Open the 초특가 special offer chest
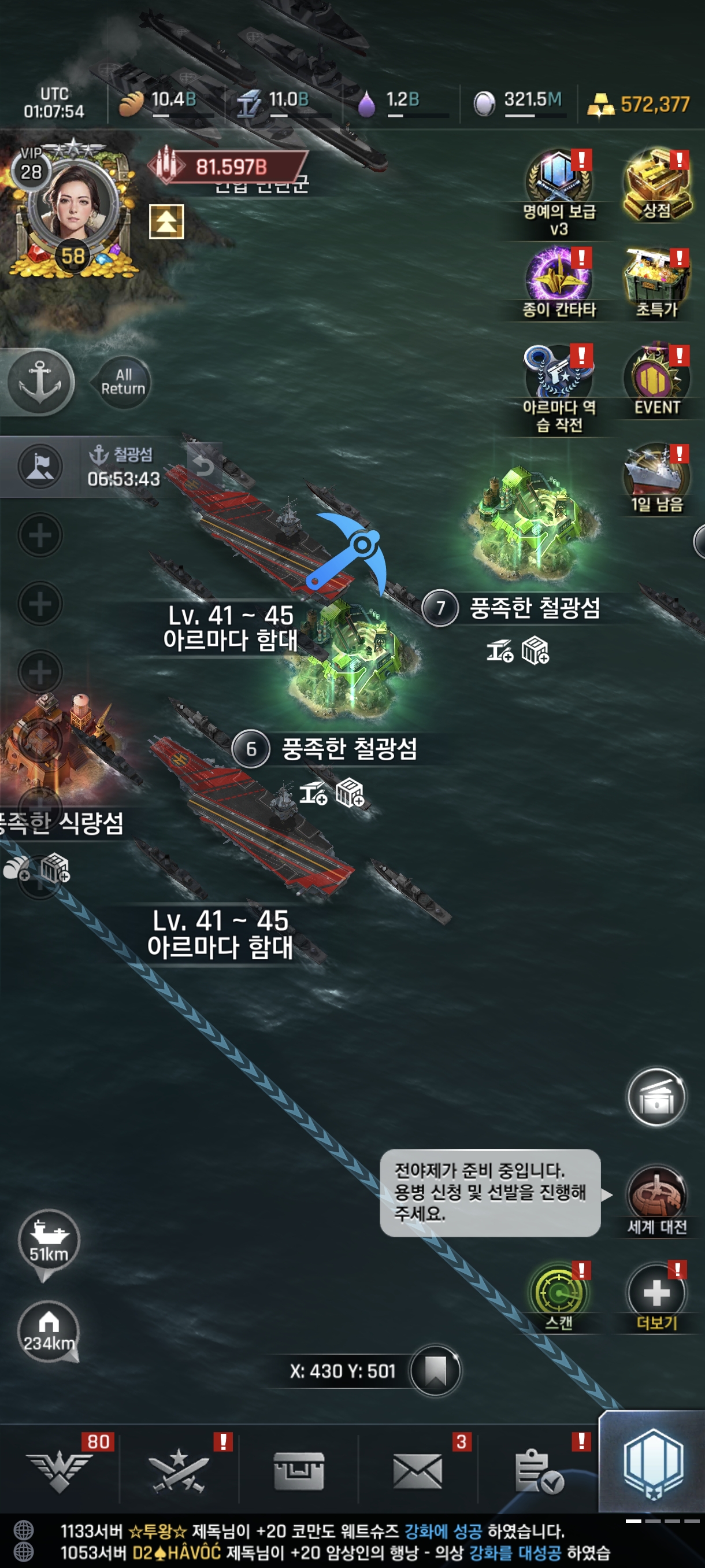705x1568 pixels. coord(656,278)
